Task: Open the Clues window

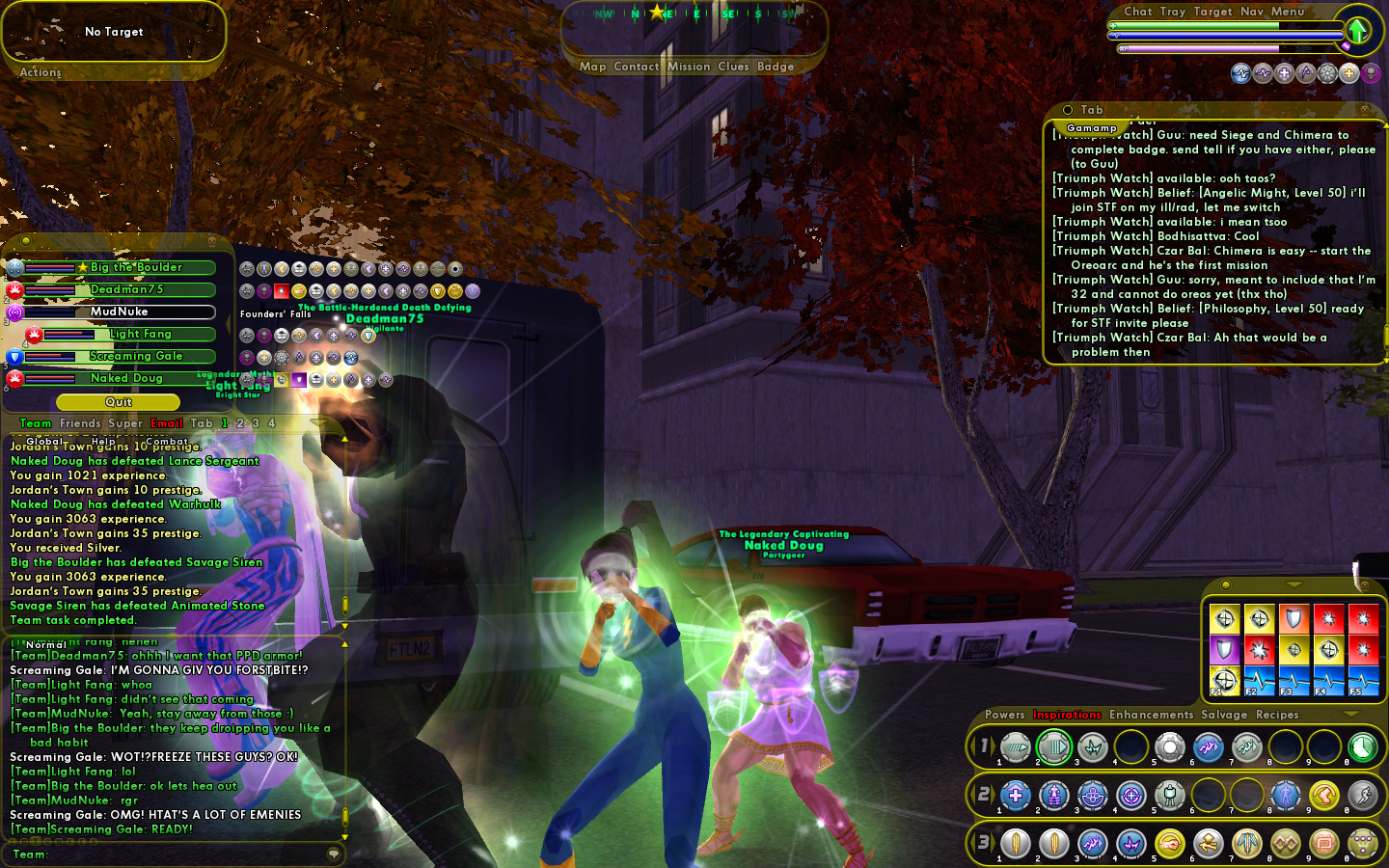Action: [x=733, y=67]
